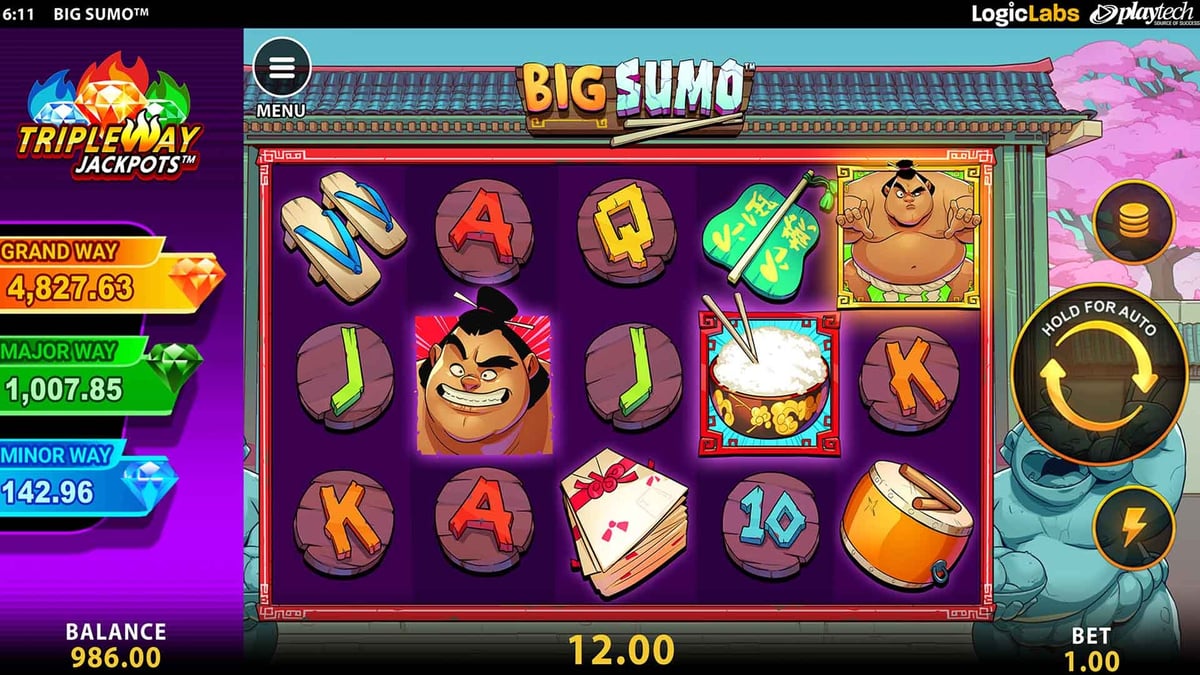The image size is (1200, 675).
Task: Open the coin stack bet settings
Action: [x=1133, y=222]
